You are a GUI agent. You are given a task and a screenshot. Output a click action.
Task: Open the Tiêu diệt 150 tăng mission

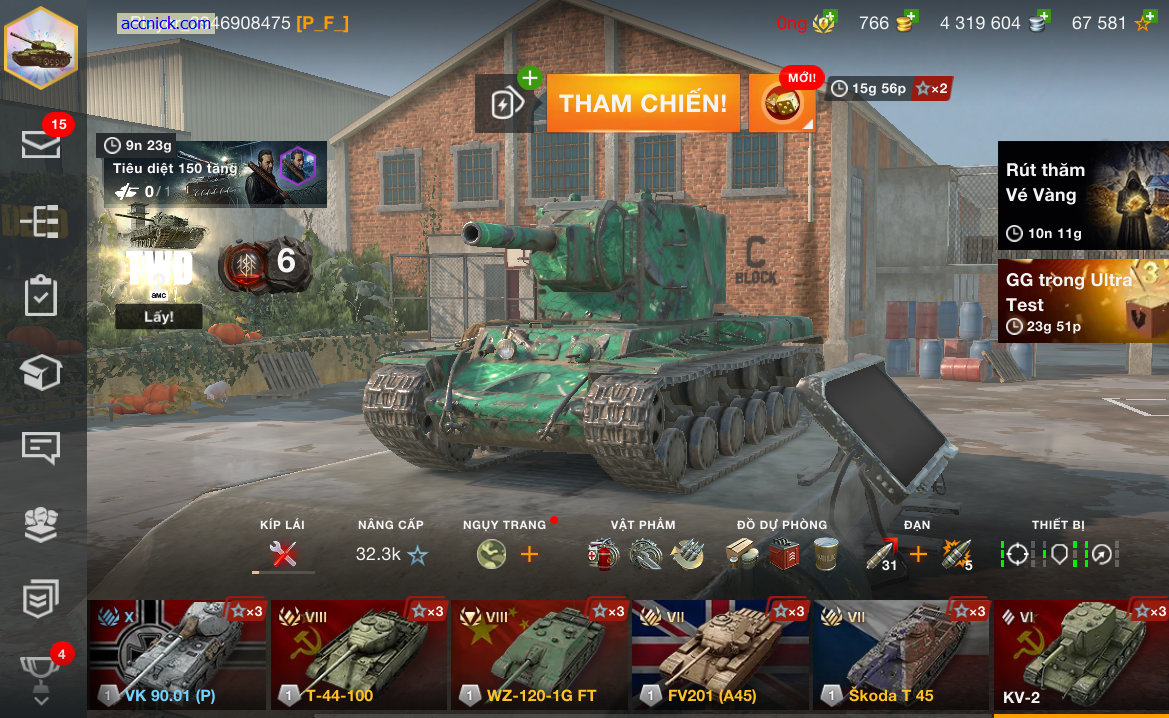click(214, 175)
